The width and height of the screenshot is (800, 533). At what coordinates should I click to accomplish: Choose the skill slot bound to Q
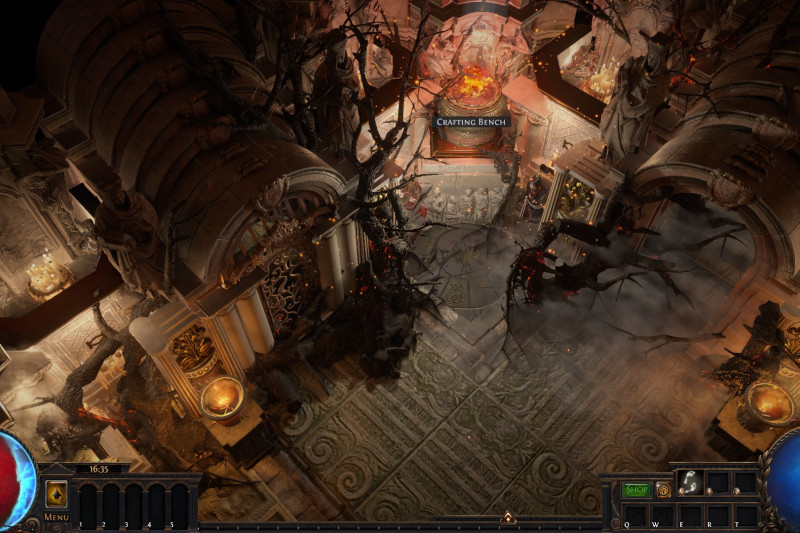point(634,514)
